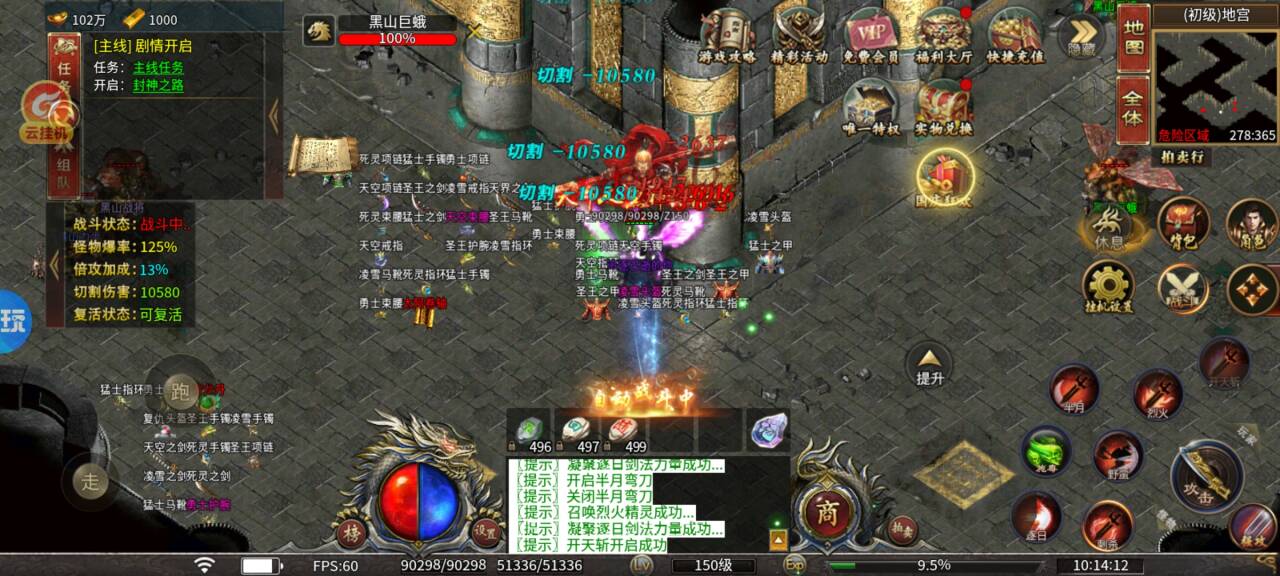Open the 游戏攻略 game guide icon
The image size is (1280, 576).
pos(727,34)
